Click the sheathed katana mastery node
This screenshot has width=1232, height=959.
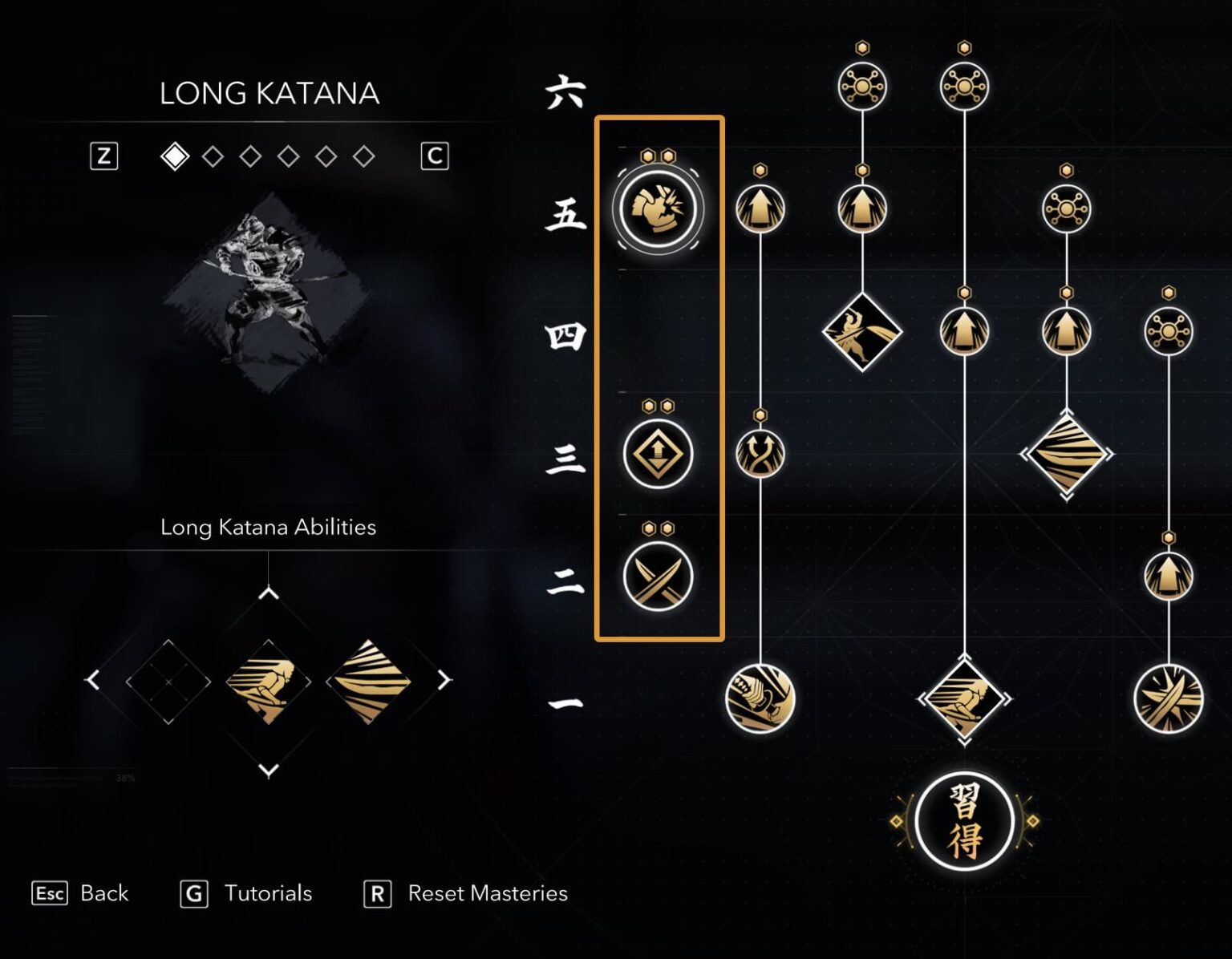(x=760, y=699)
